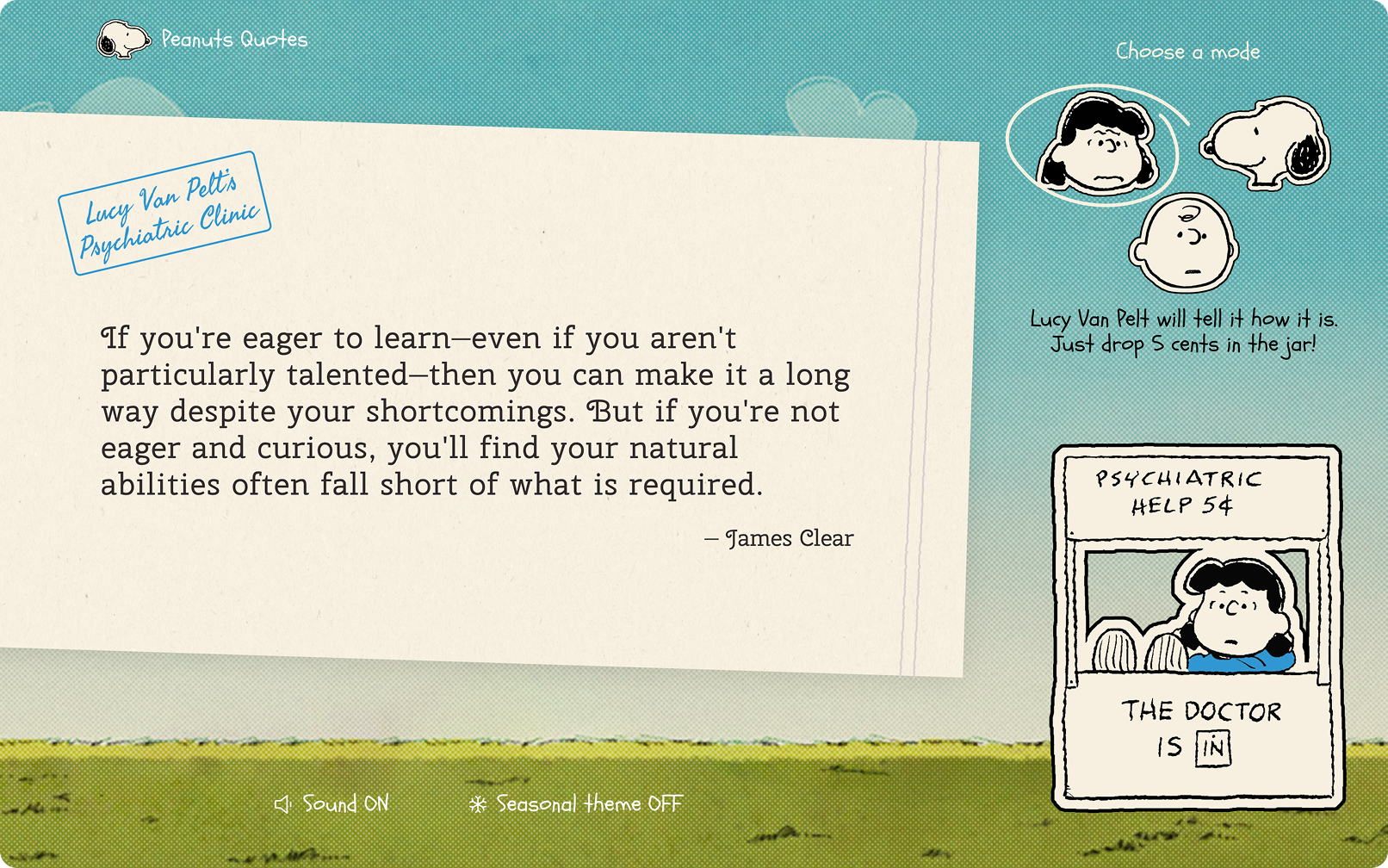Turn on the Seasonal theme
This screenshot has width=1388, height=868.
coord(576,804)
